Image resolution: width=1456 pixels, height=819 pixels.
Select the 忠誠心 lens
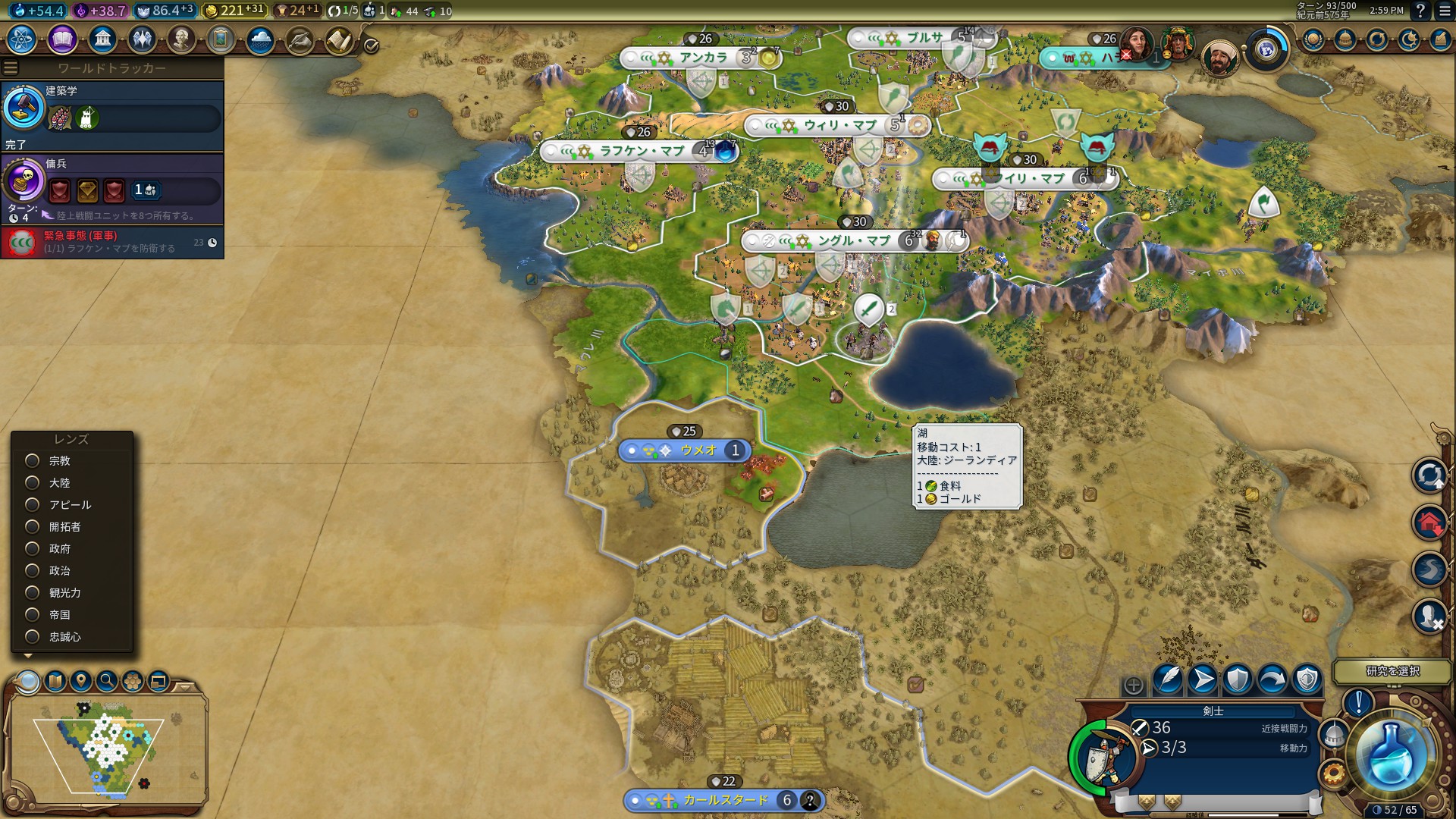click(x=33, y=637)
